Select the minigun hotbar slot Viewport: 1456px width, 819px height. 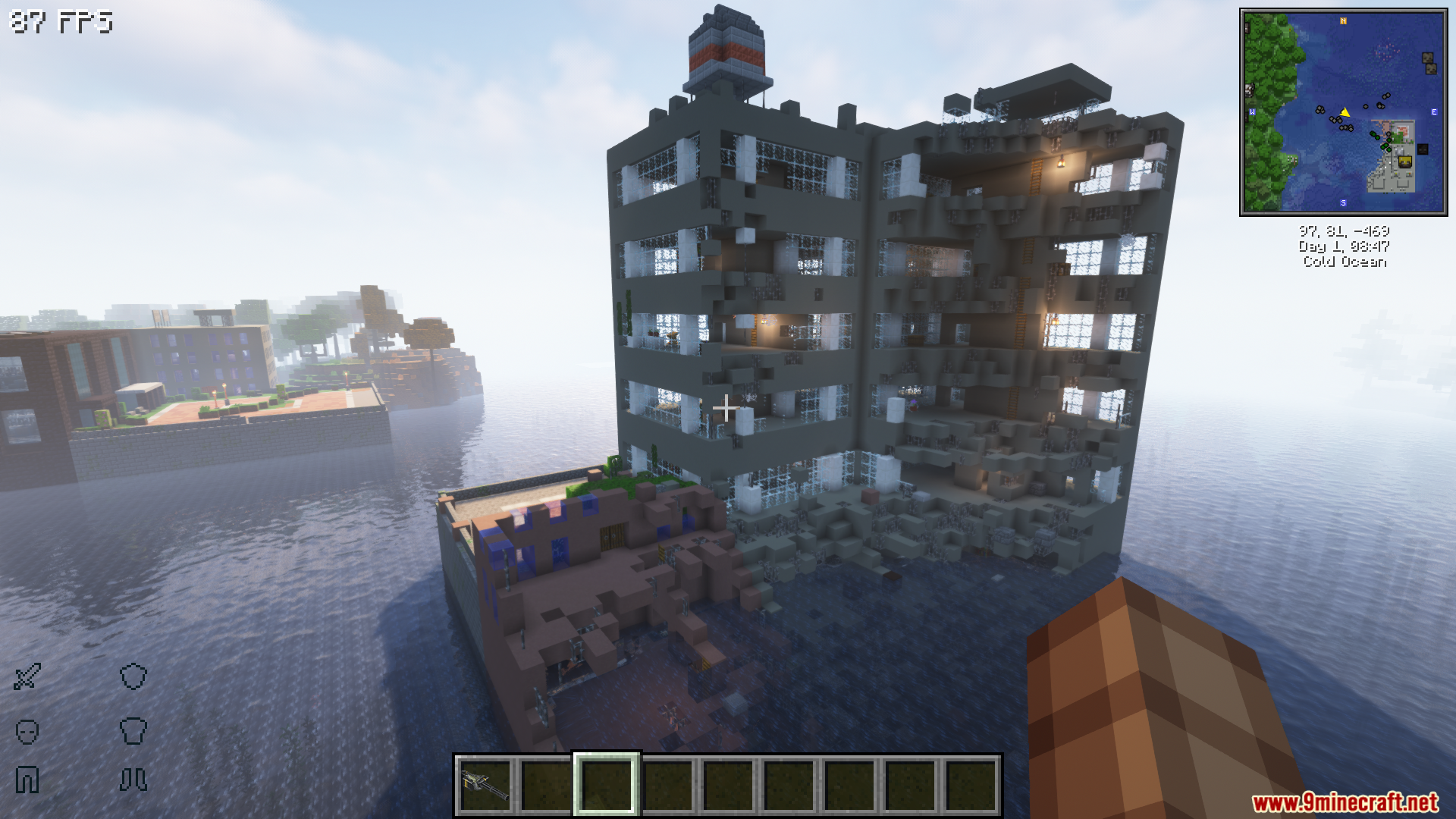[x=485, y=786]
